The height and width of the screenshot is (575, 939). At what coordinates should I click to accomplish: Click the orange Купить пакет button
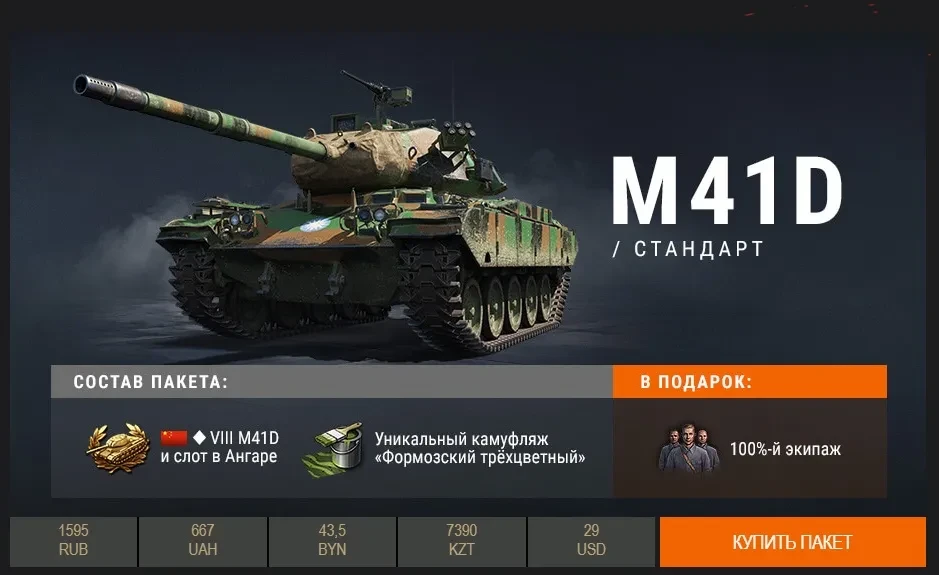(x=792, y=542)
